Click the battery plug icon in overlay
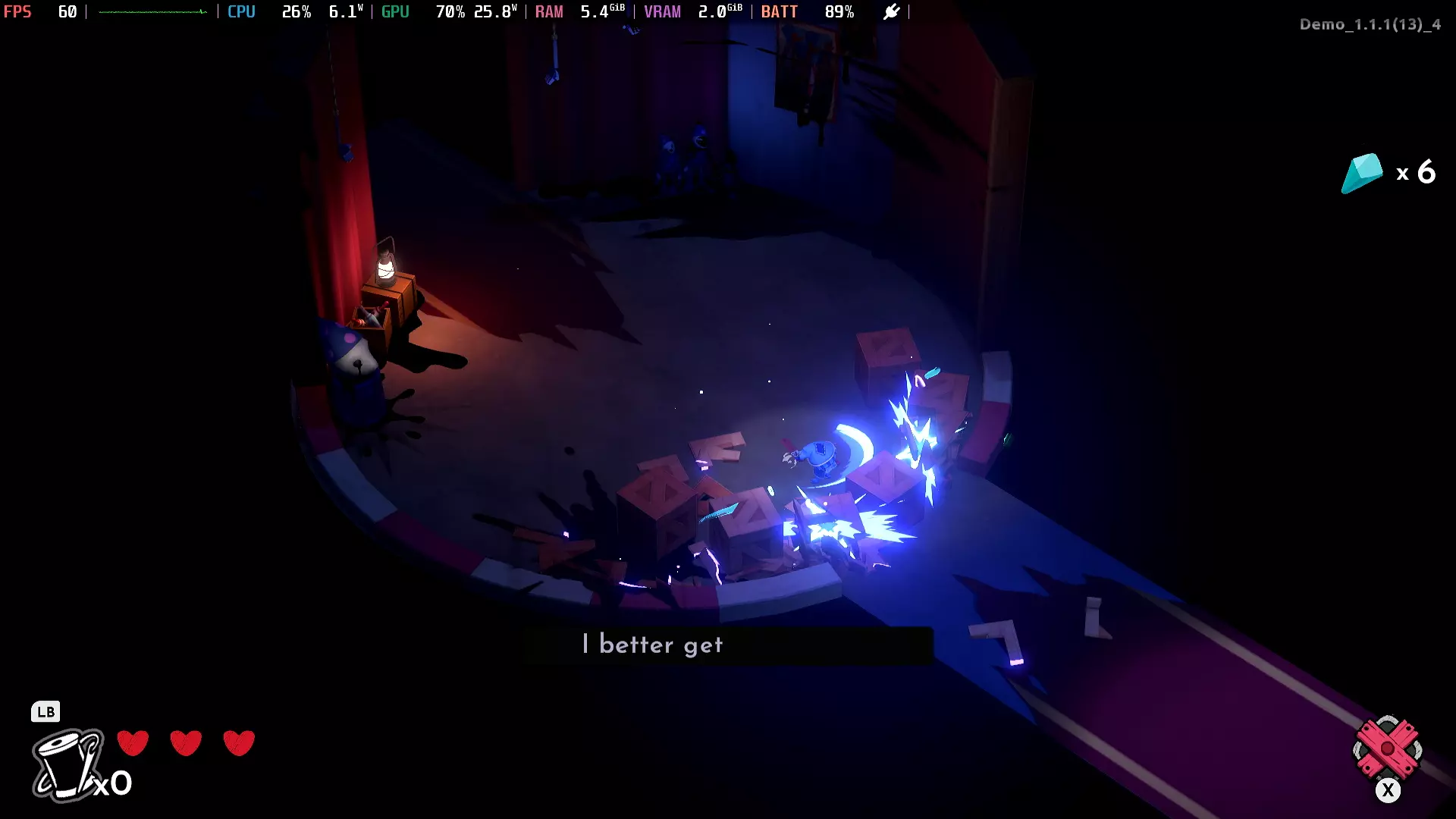1456x819 pixels. click(x=892, y=11)
